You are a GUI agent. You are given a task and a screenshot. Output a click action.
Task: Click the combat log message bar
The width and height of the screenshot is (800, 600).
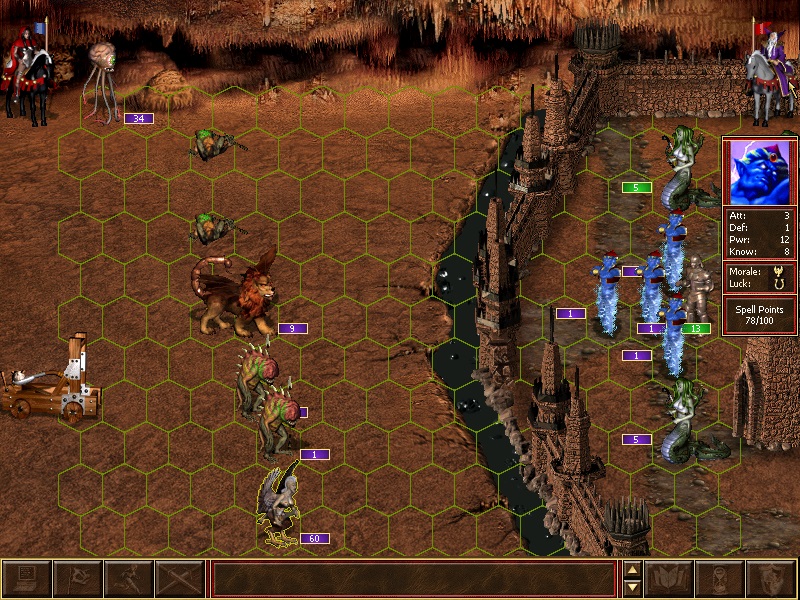pyautogui.click(x=413, y=579)
